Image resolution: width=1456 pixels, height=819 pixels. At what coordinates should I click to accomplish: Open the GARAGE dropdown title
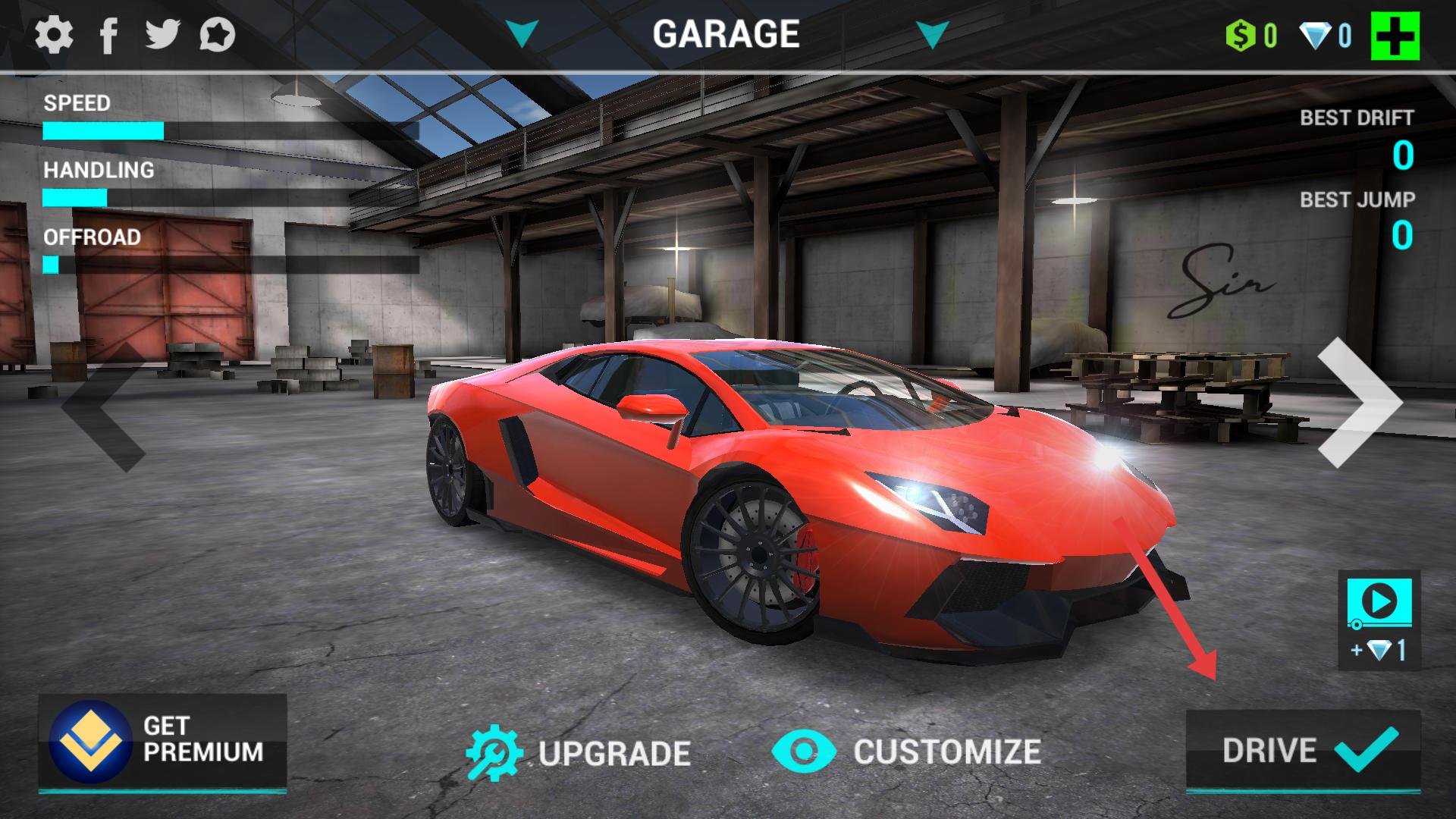pos(726,34)
